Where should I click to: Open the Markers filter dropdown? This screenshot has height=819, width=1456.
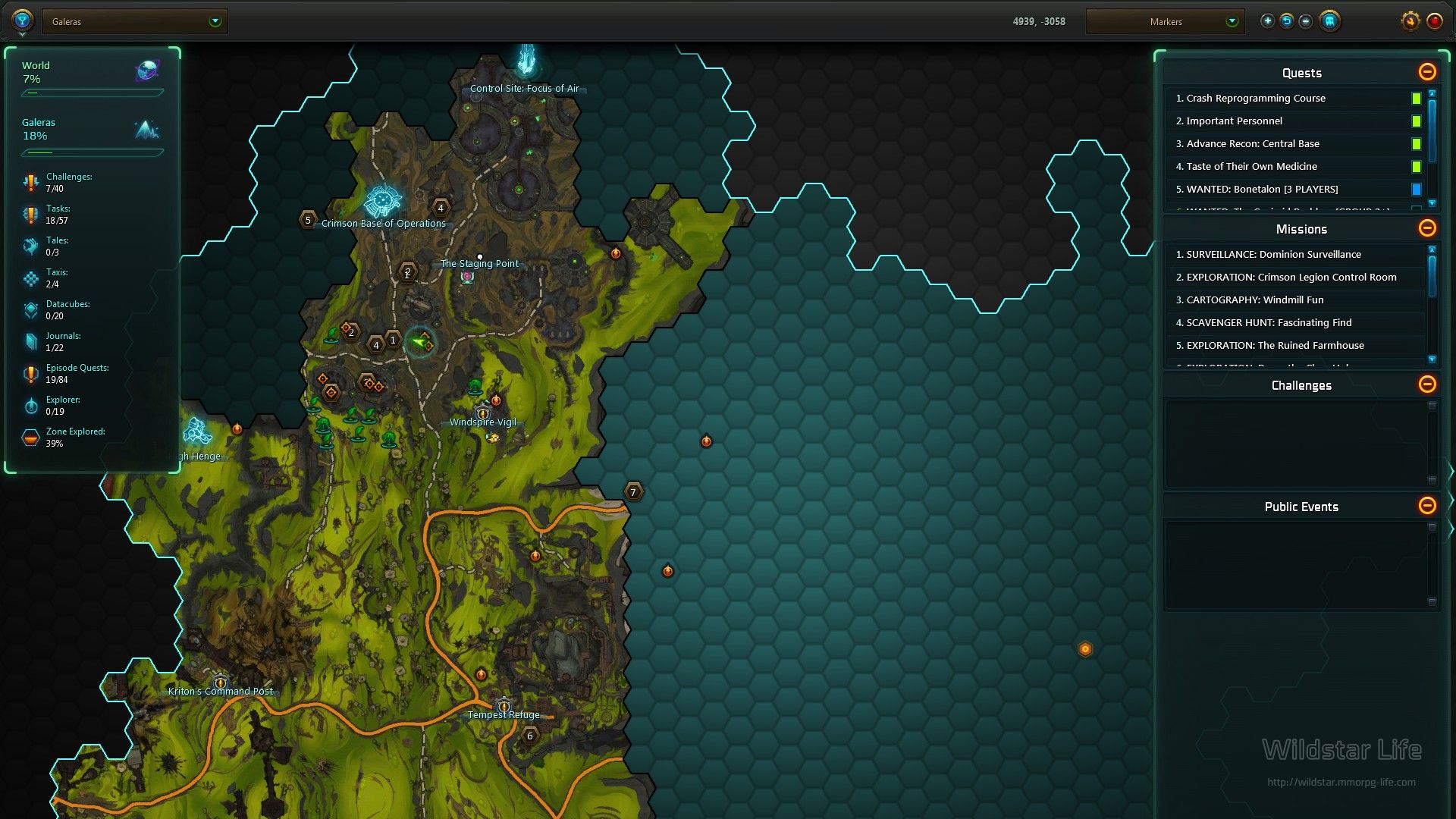click(1165, 21)
